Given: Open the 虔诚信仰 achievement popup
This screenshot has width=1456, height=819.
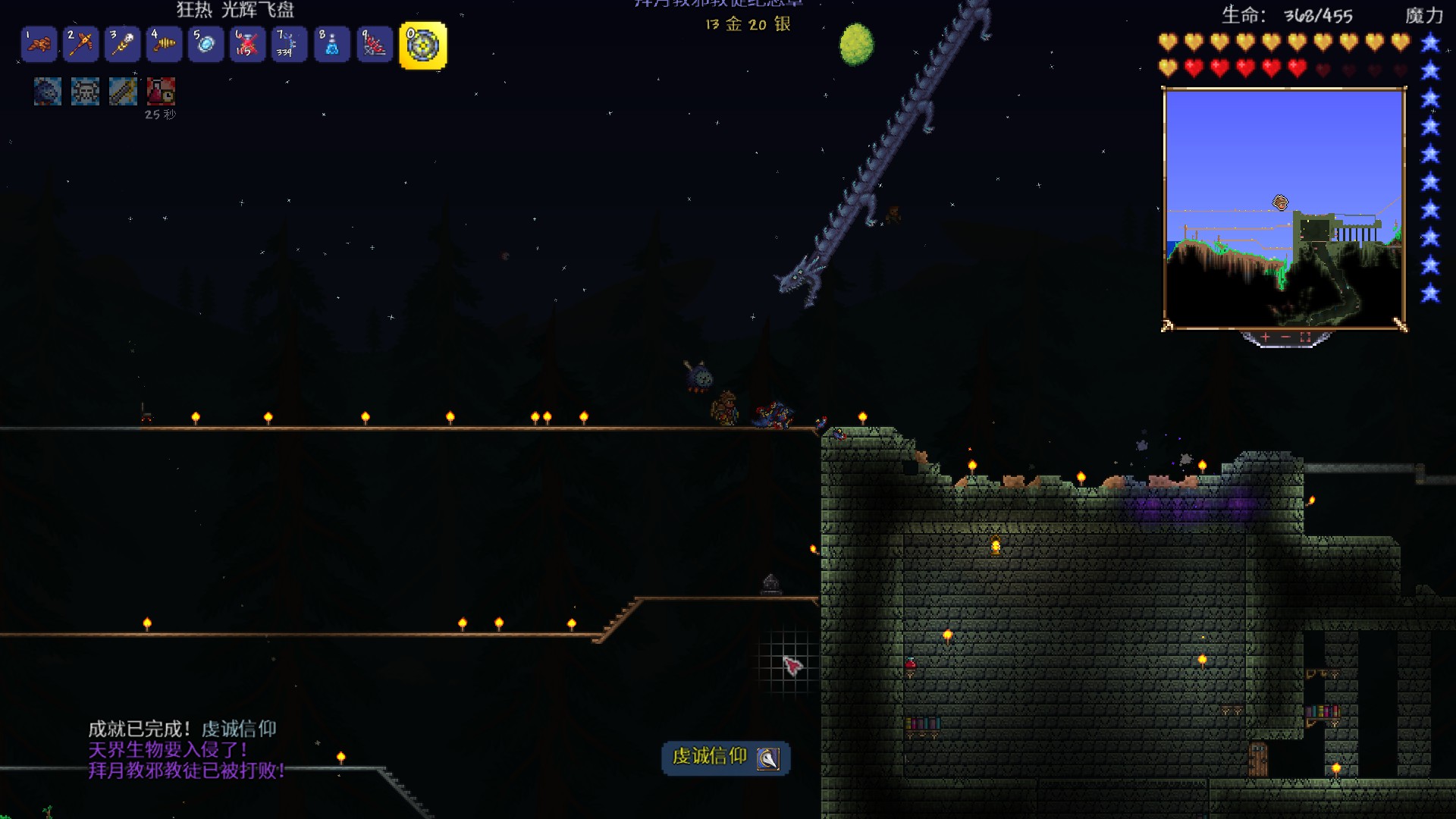Looking at the screenshot, I should 726,758.
